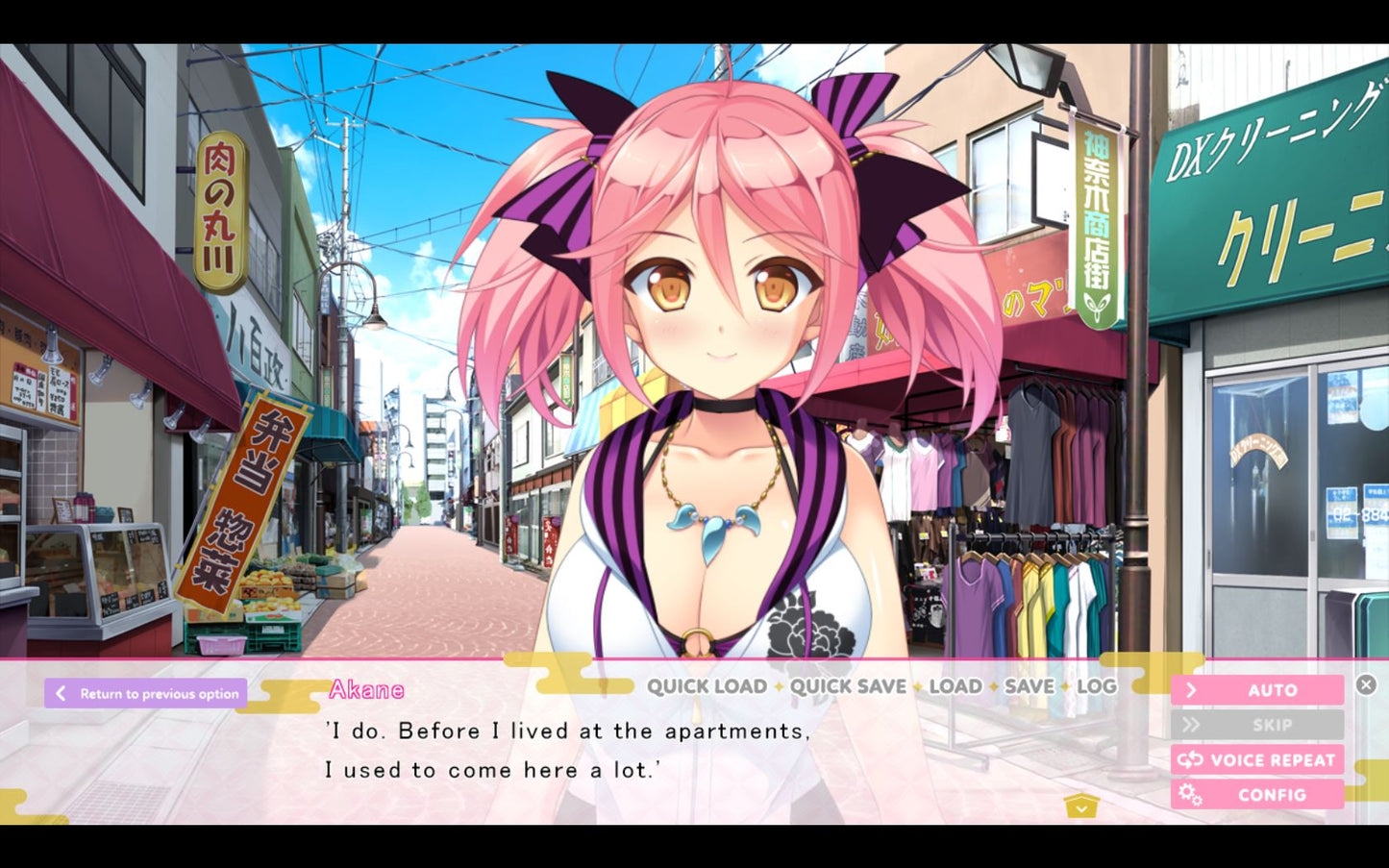Click Return to previous option
Image resolution: width=1389 pixels, height=868 pixels.
click(x=160, y=692)
